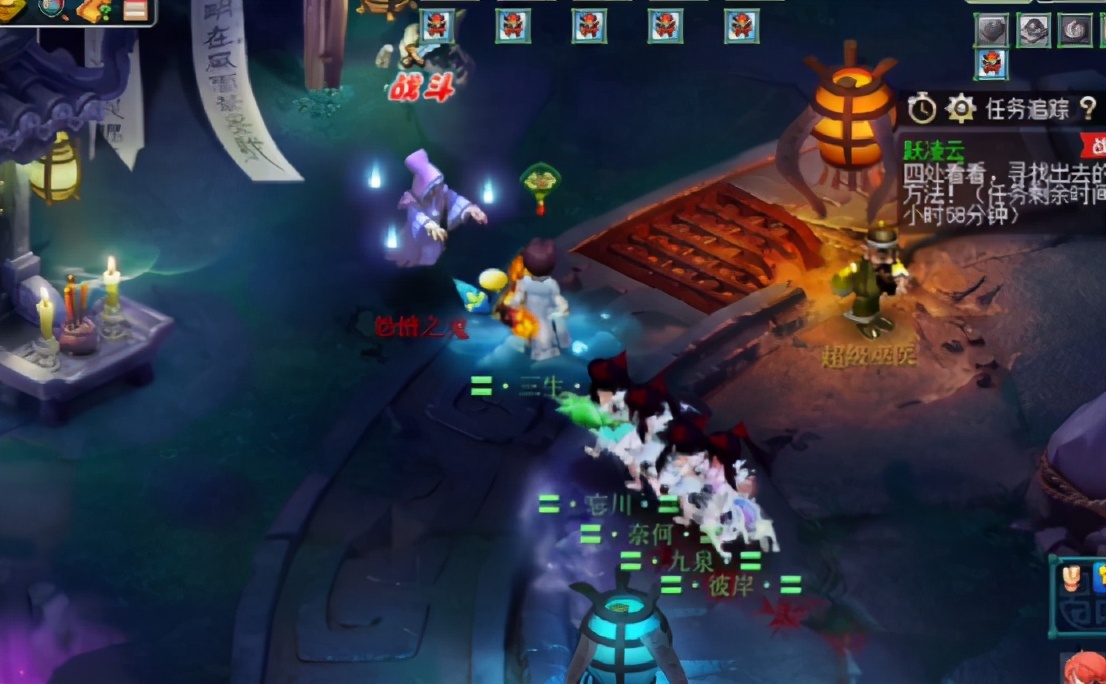Image resolution: width=1106 pixels, height=684 pixels.
Task: Select the fist skill icon in the hotbar
Action: tap(1072, 578)
